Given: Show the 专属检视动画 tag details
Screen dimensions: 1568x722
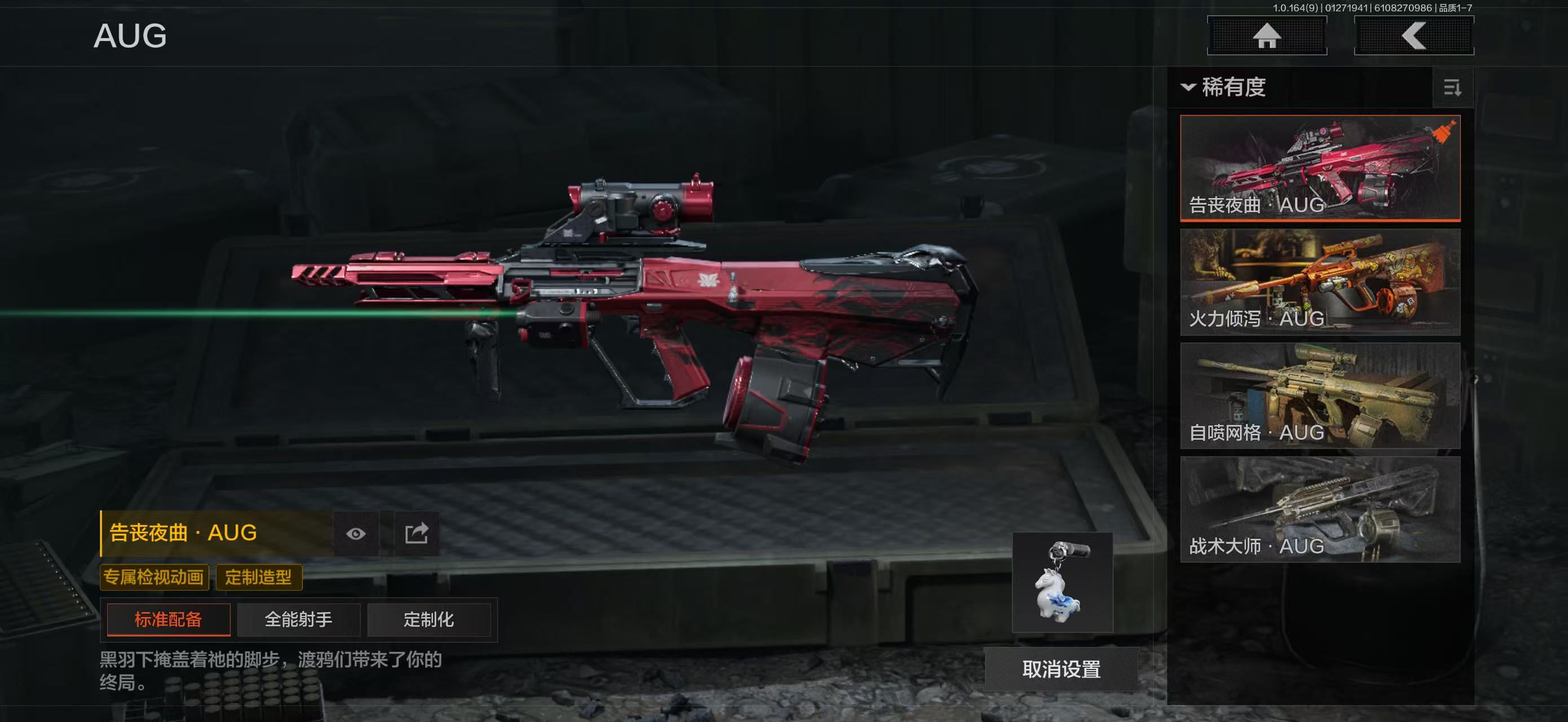Looking at the screenshot, I should [x=154, y=577].
